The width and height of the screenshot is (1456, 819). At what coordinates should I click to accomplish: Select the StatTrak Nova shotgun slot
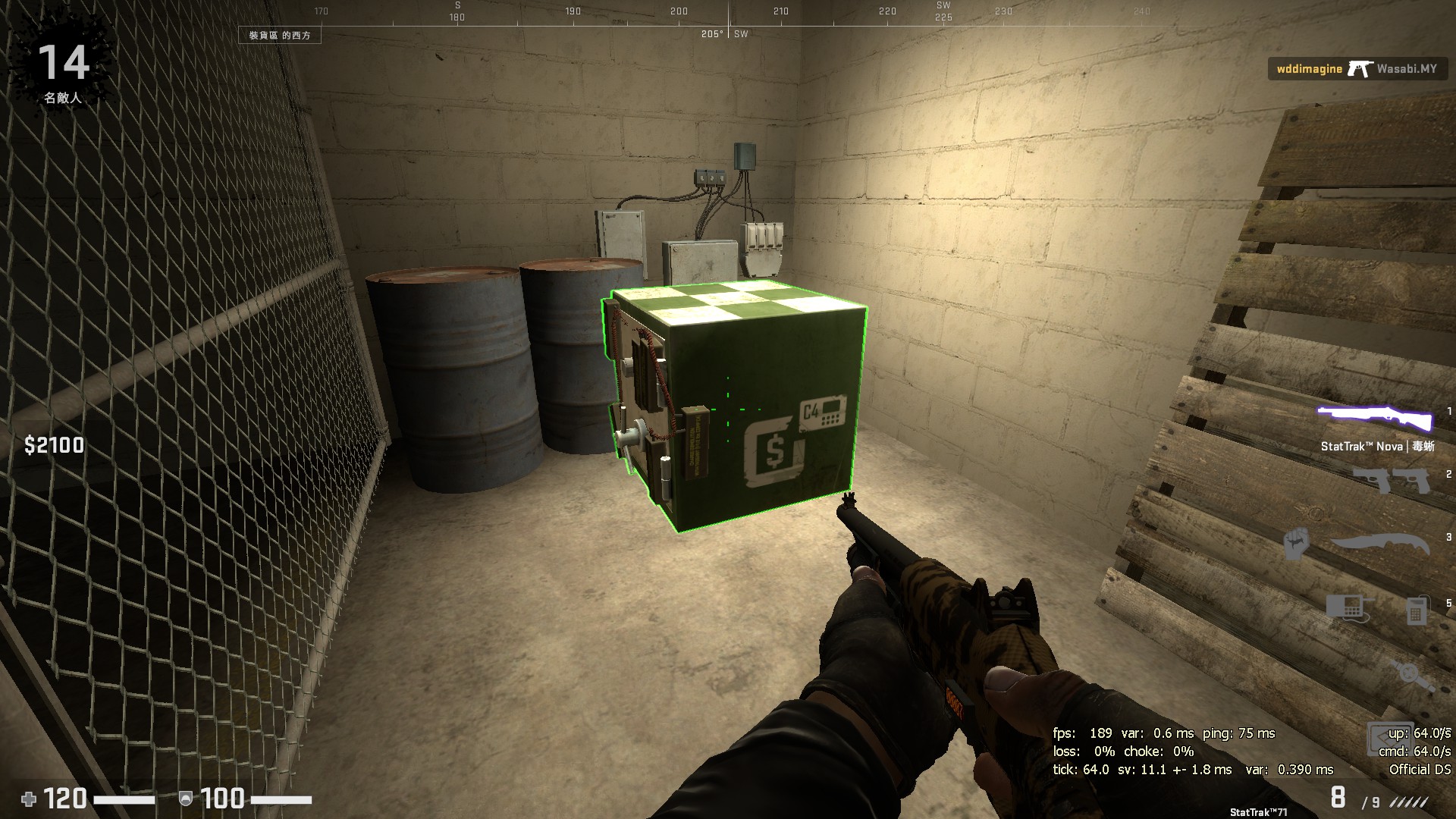[1374, 419]
